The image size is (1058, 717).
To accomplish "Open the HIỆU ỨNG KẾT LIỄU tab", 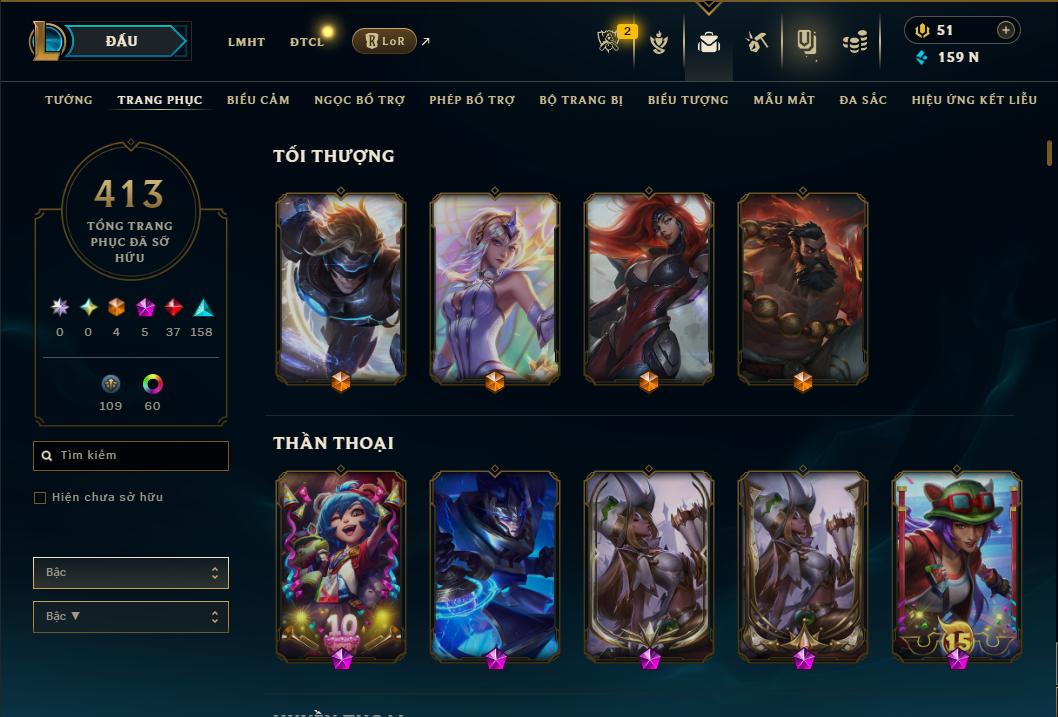I will tap(972, 100).
